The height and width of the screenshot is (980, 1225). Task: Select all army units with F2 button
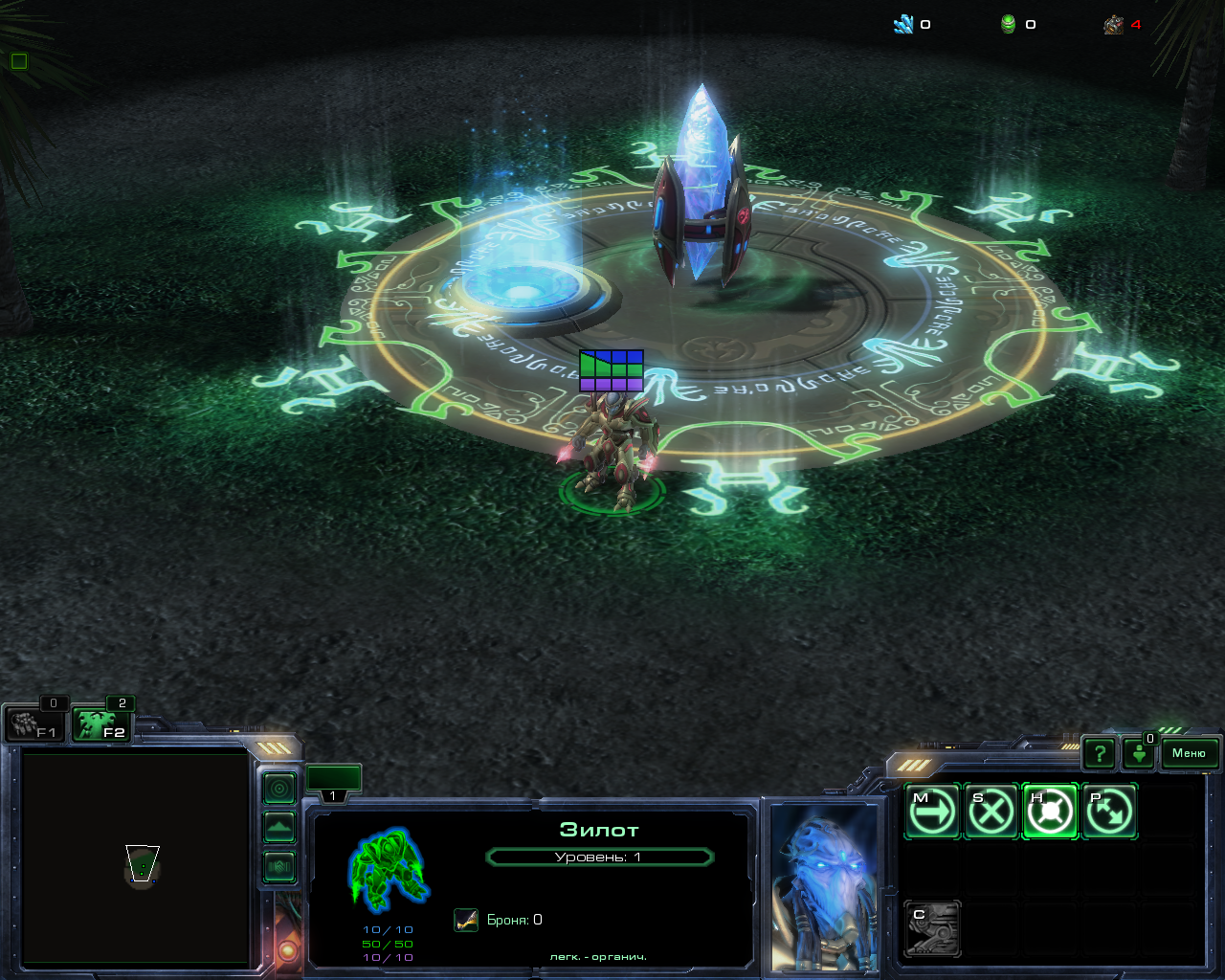point(100,724)
